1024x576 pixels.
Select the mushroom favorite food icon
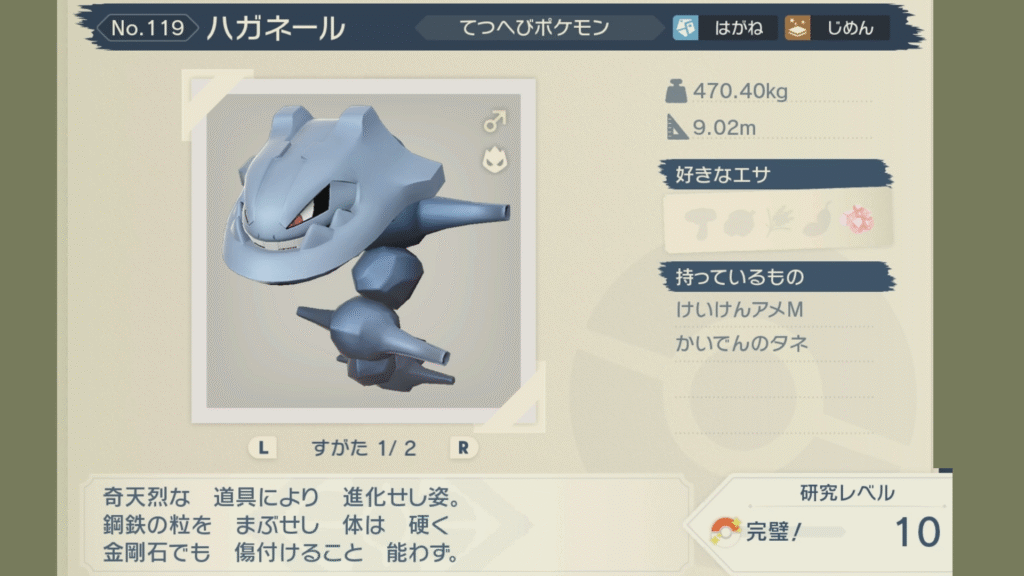coord(700,220)
